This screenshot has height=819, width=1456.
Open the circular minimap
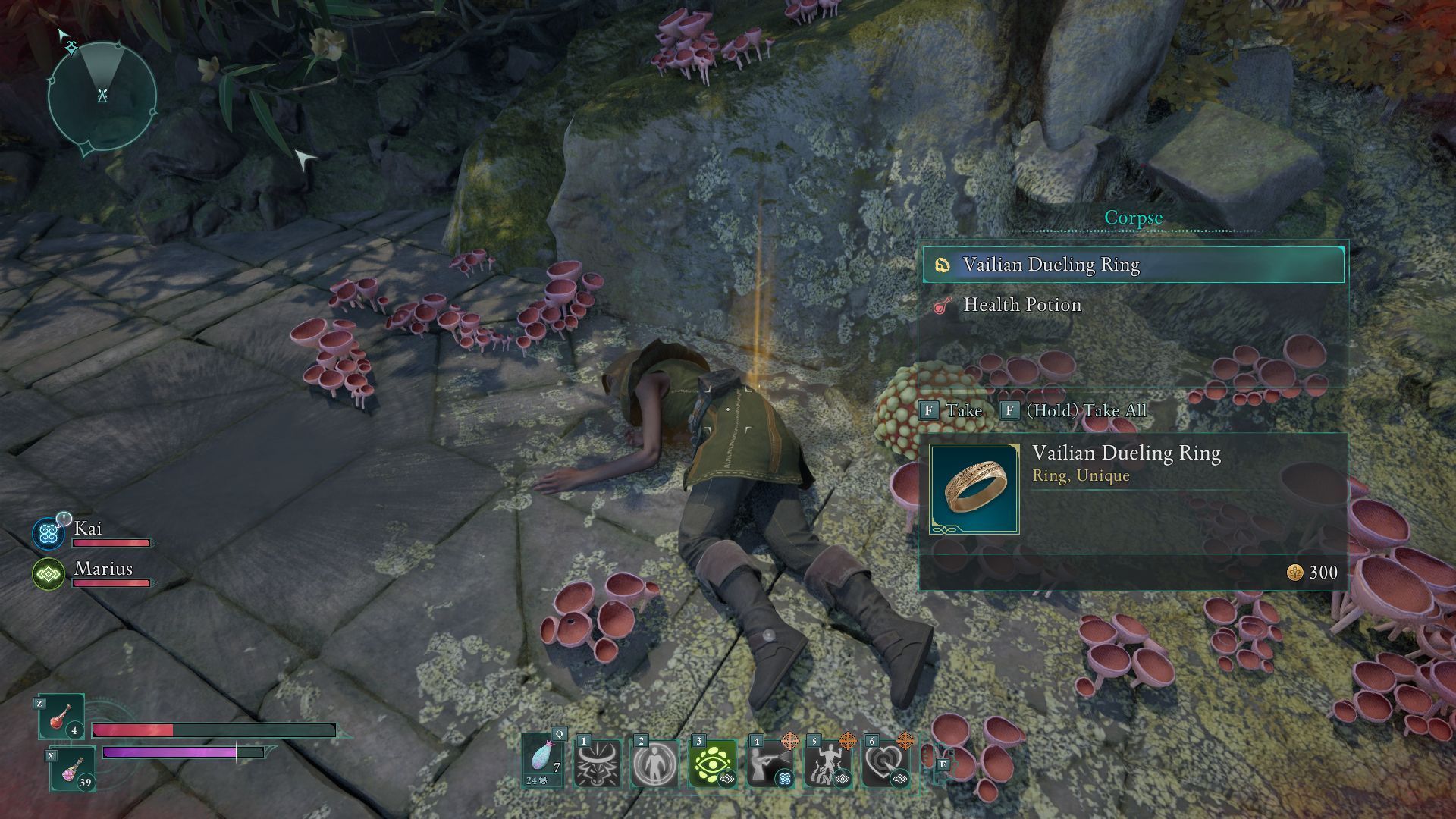(x=102, y=96)
